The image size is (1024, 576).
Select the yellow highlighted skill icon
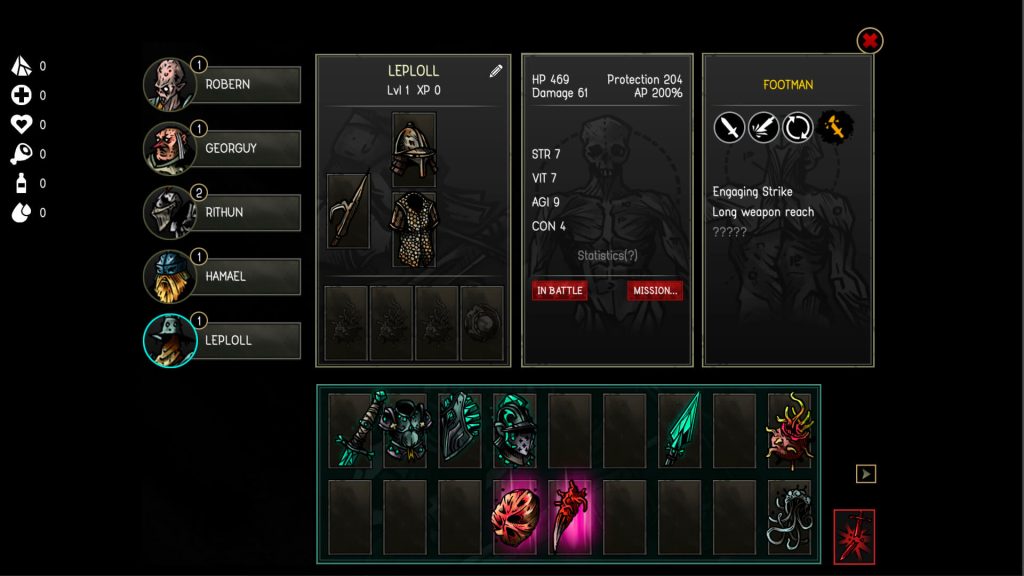(x=834, y=127)
